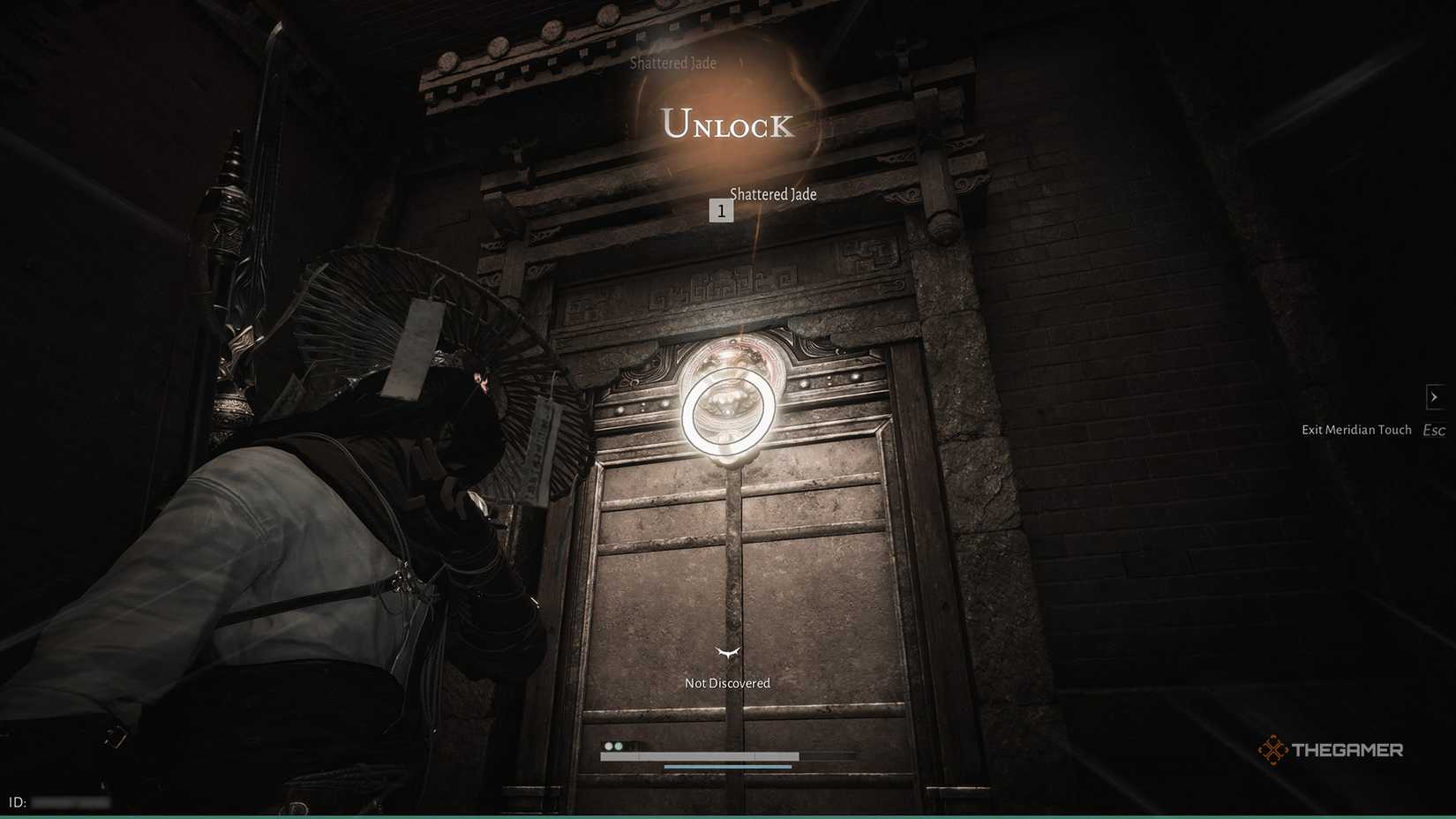Toggle the second green progress pip
The height and width of the screenshot is (819, 1456).
pos(619,746)
